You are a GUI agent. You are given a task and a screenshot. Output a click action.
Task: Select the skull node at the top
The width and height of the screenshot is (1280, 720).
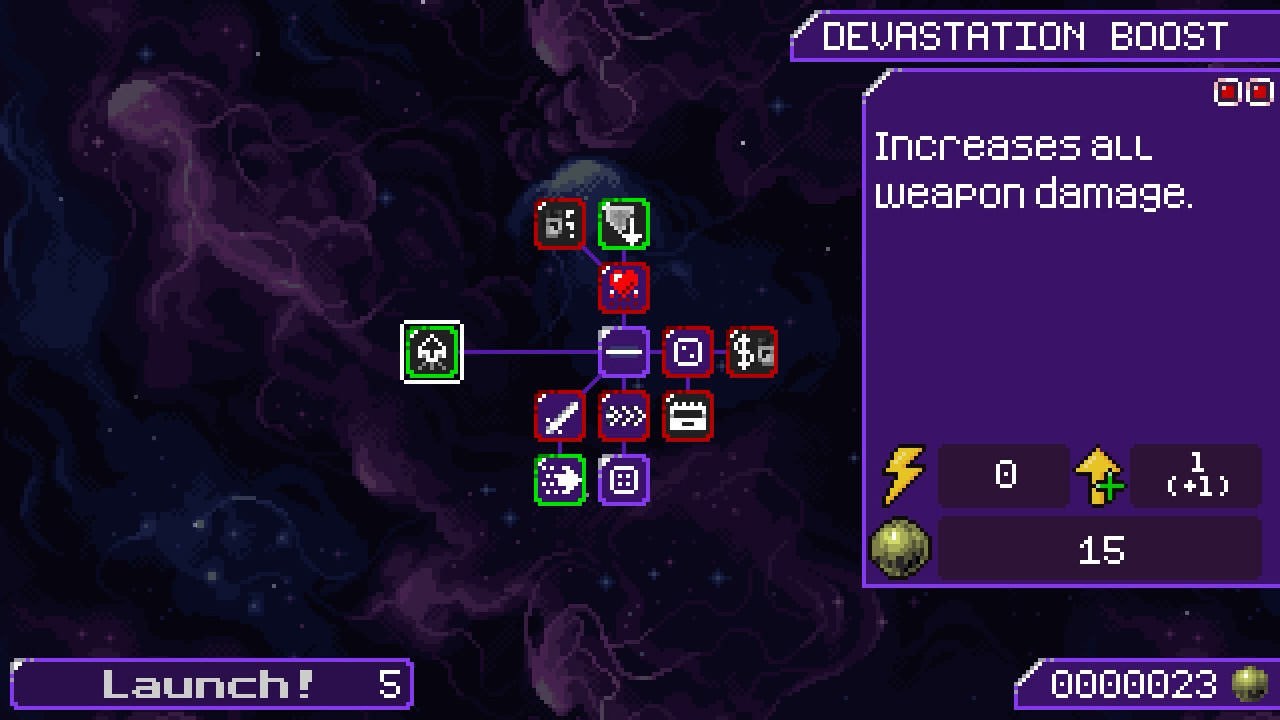(x=560, y=223)
